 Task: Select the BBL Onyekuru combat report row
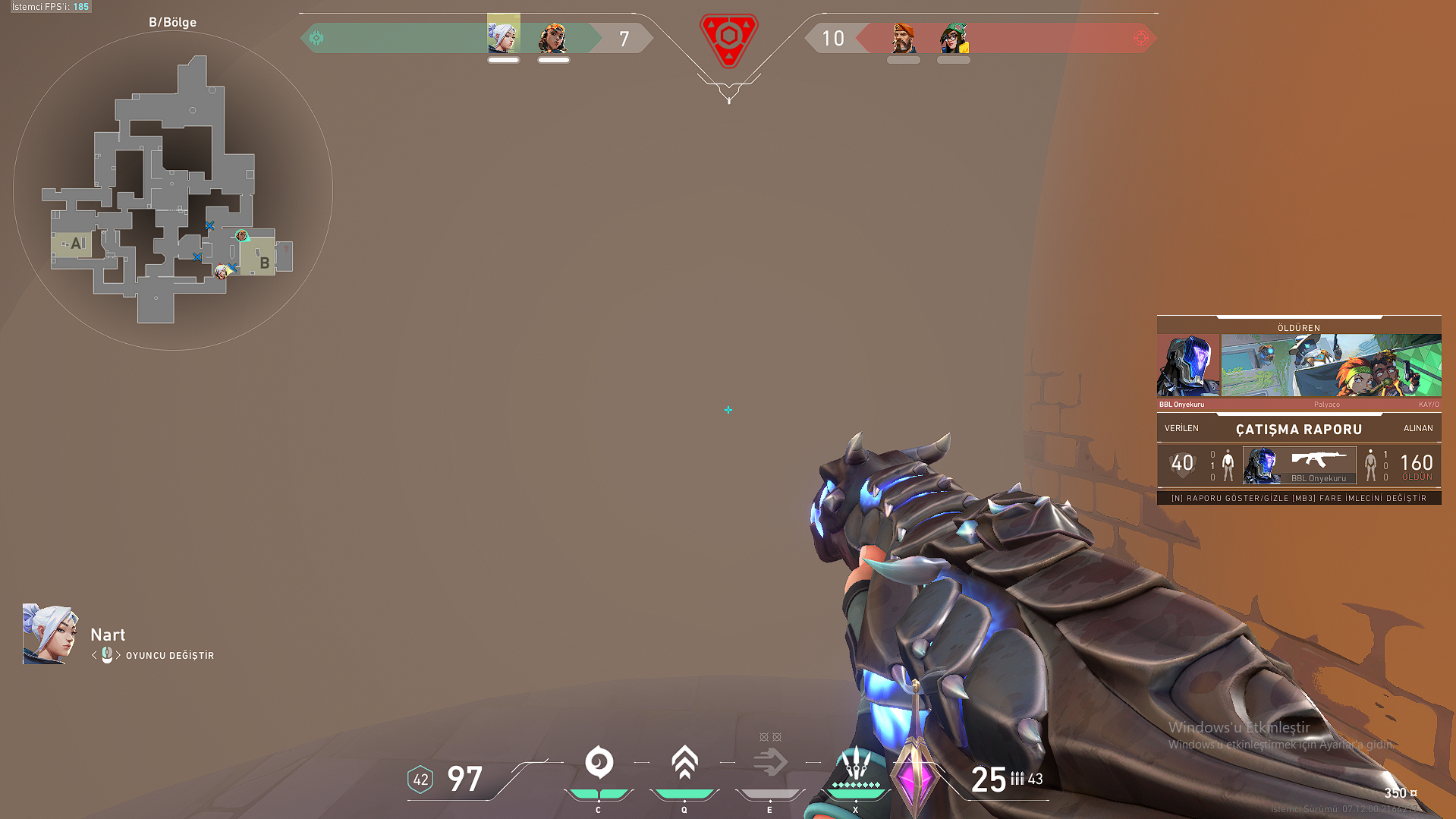coord(1299,465)
